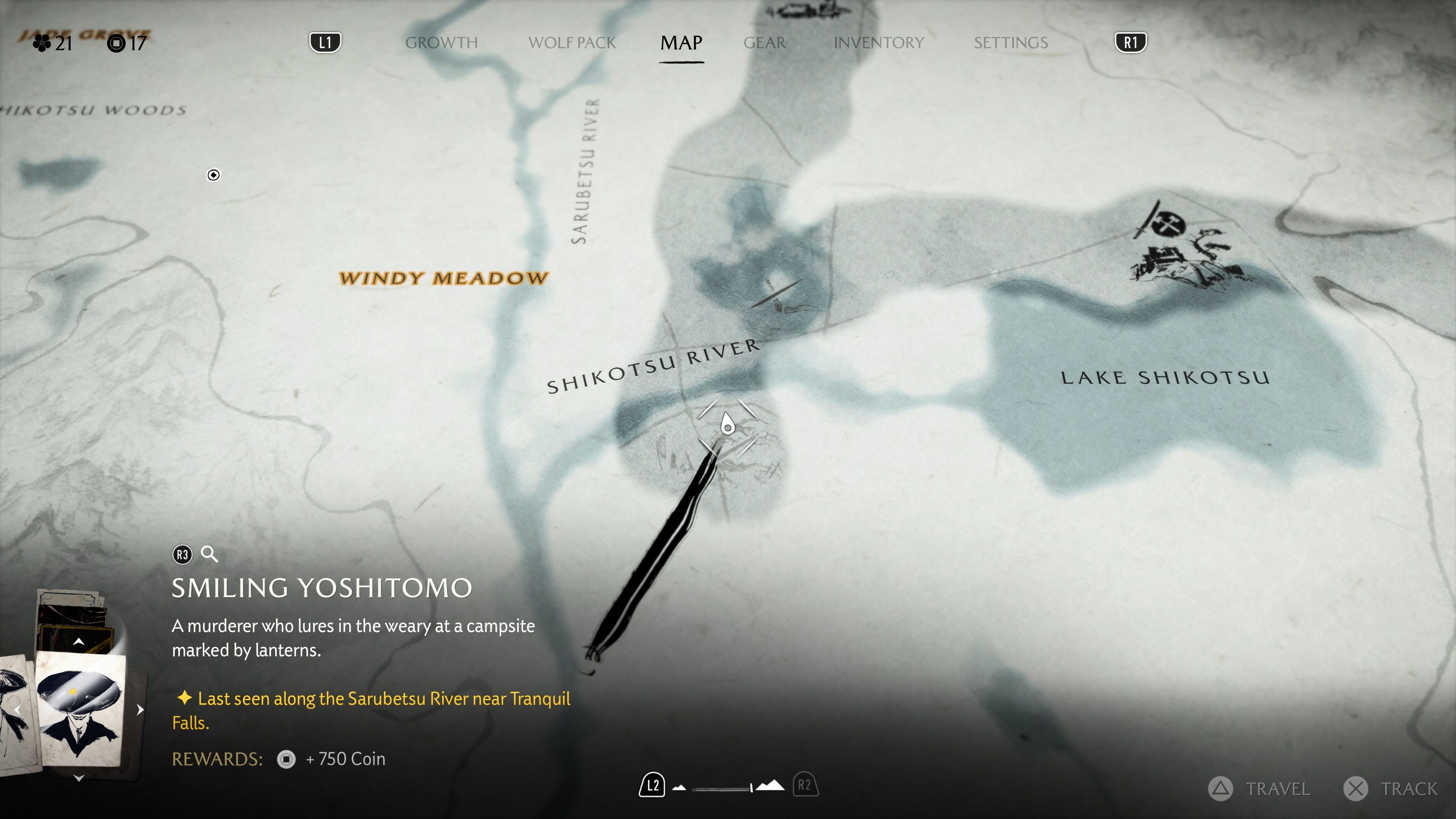
Task: Open the Wolf Pack tab
Action: click(571, 42)
